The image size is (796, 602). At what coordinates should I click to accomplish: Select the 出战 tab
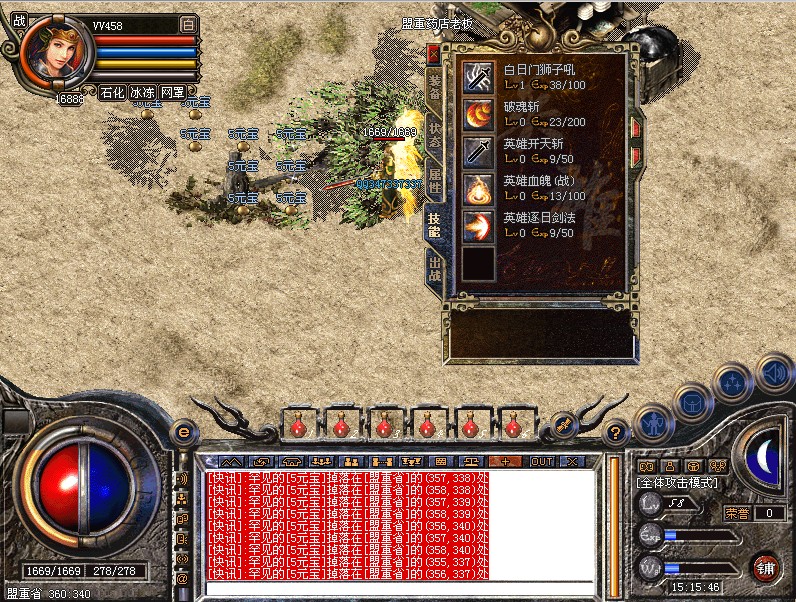click(434, 270)
